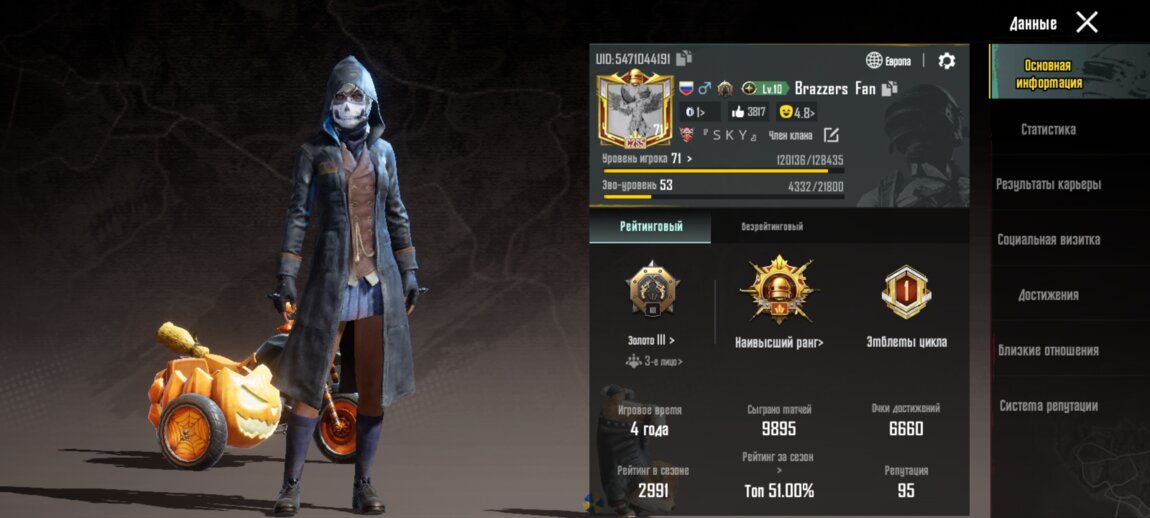Click the profile avatar frame

pos(633,112)
